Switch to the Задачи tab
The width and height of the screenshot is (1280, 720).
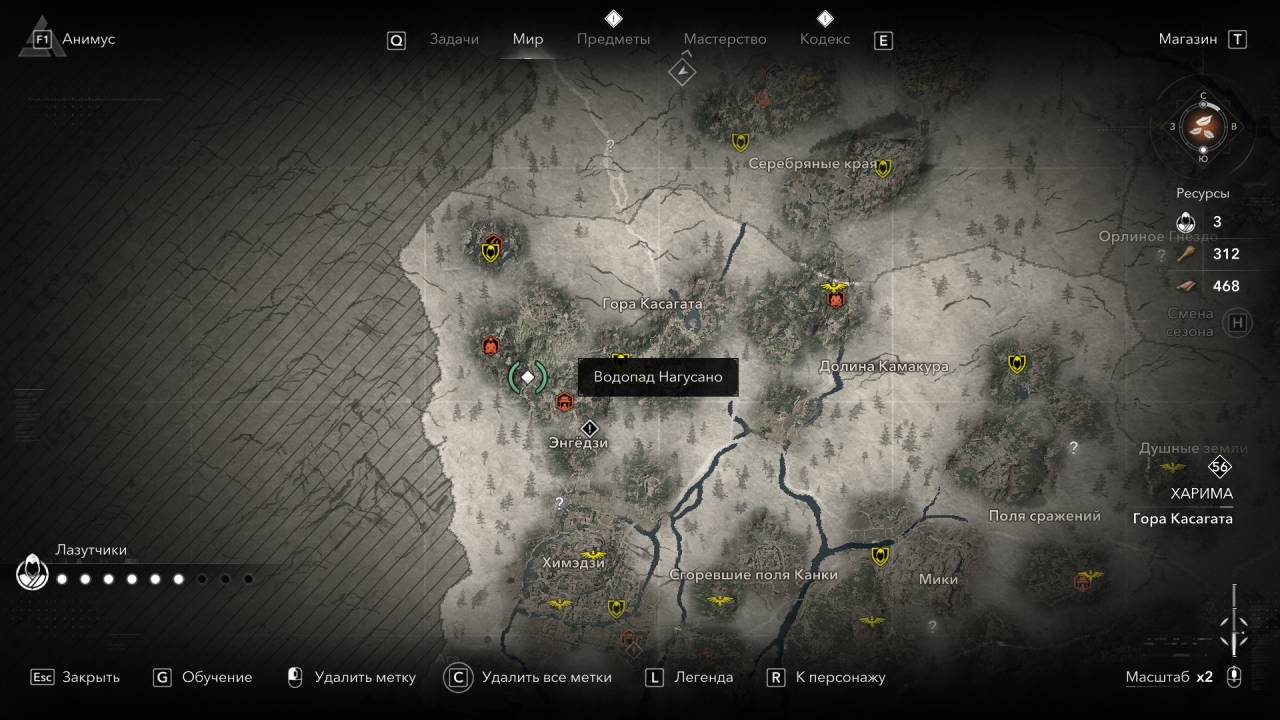[453, 39]
